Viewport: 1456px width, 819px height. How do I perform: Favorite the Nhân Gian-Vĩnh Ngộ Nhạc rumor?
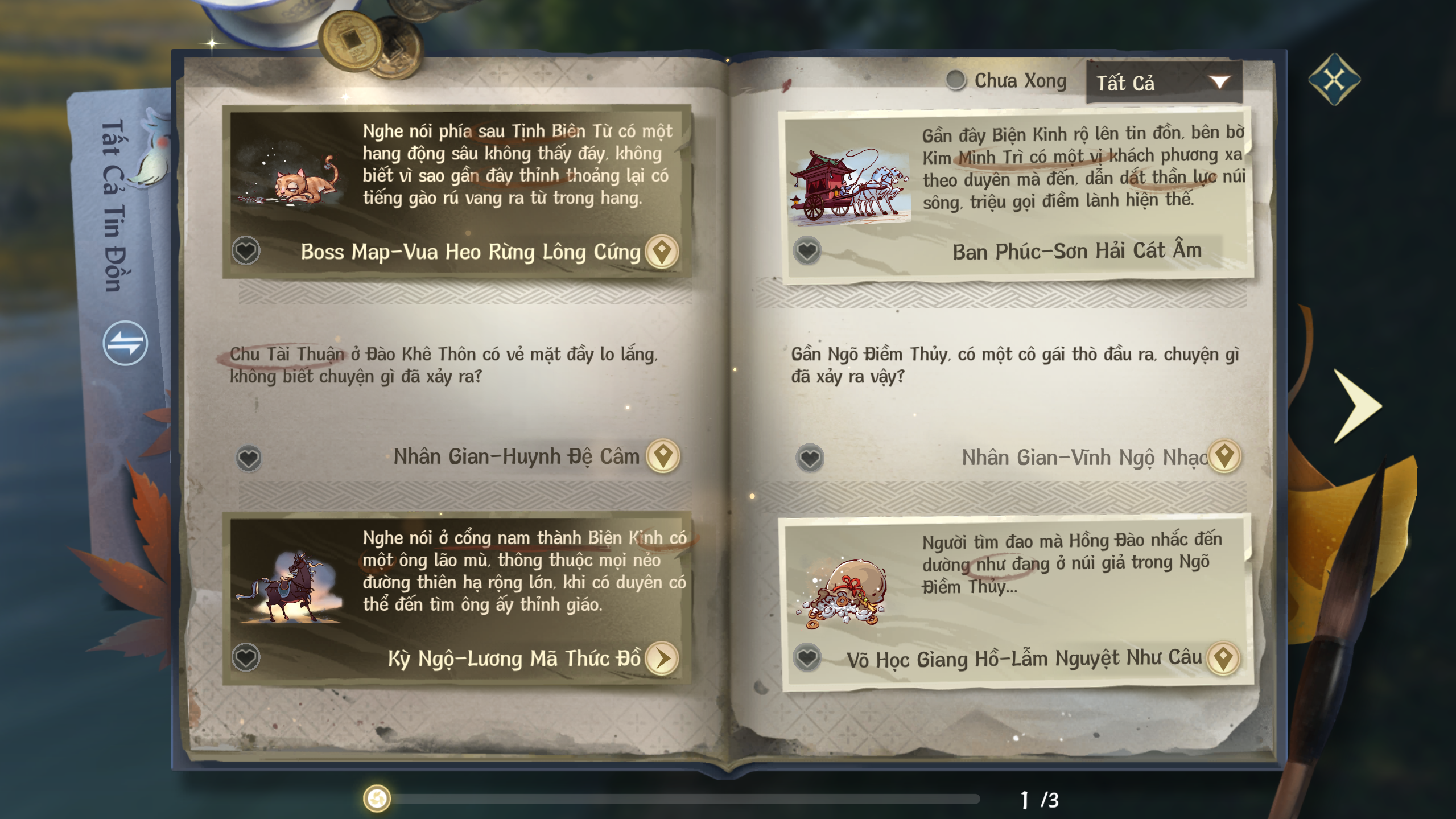(810, 458)
